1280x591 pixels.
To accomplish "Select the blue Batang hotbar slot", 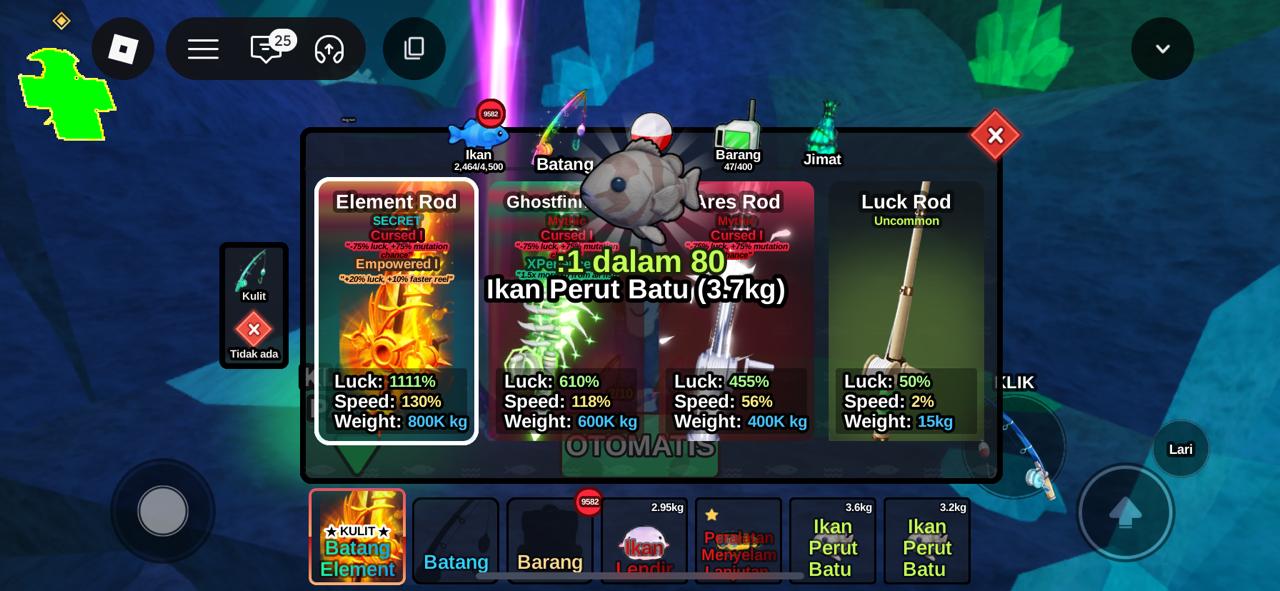I will 456,541.
